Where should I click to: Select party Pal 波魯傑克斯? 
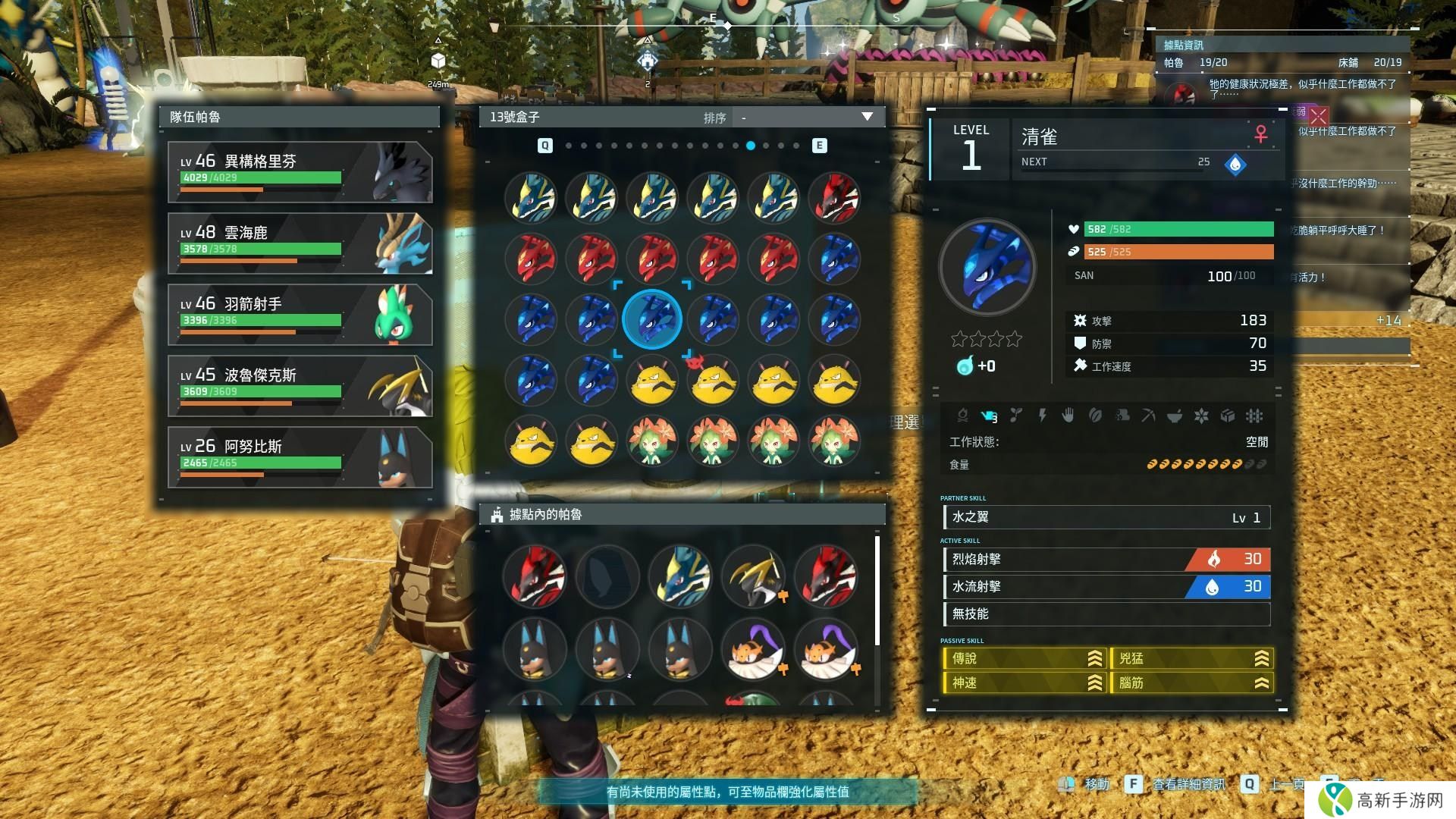pyautogui.click(x=300, y=386)
